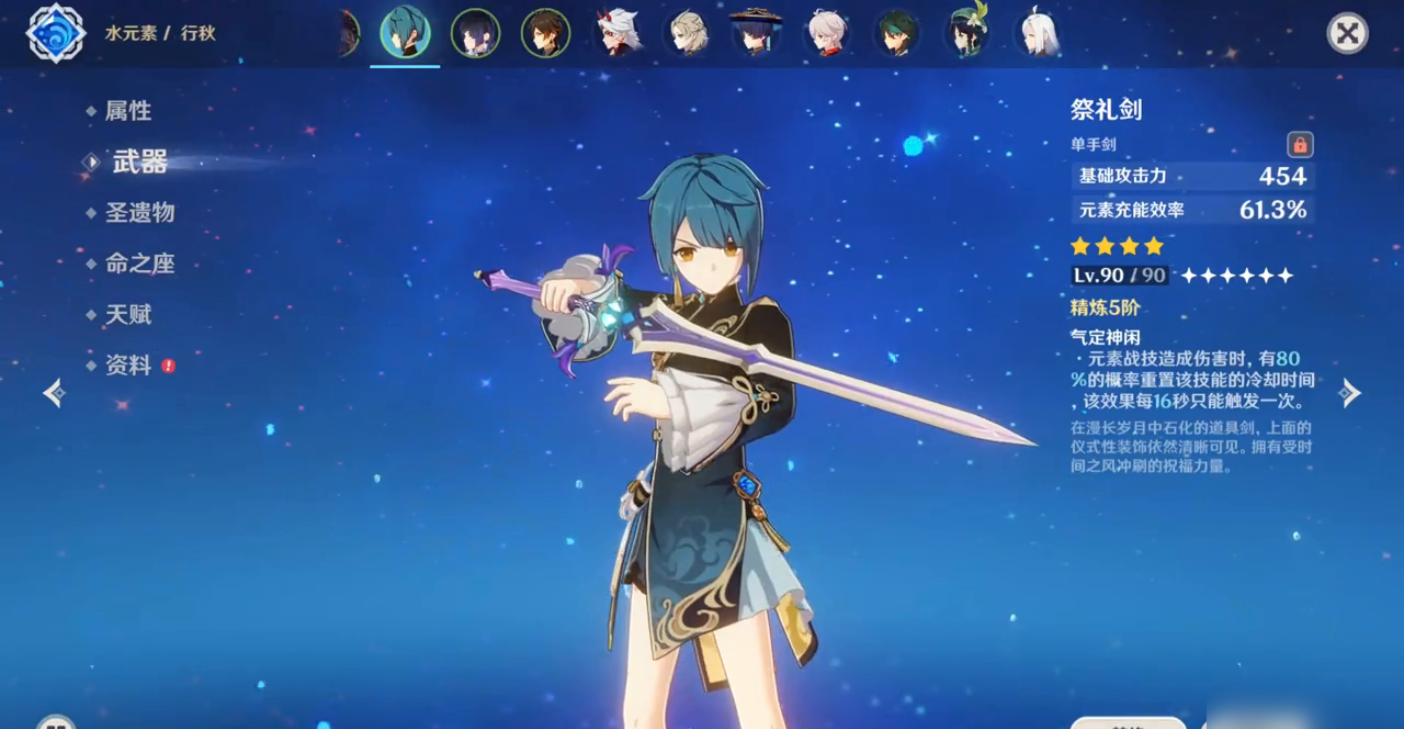Viewport: 1405px width, 729px height.
Task: Select the Arataki Itto portrait
Action: 617,34
